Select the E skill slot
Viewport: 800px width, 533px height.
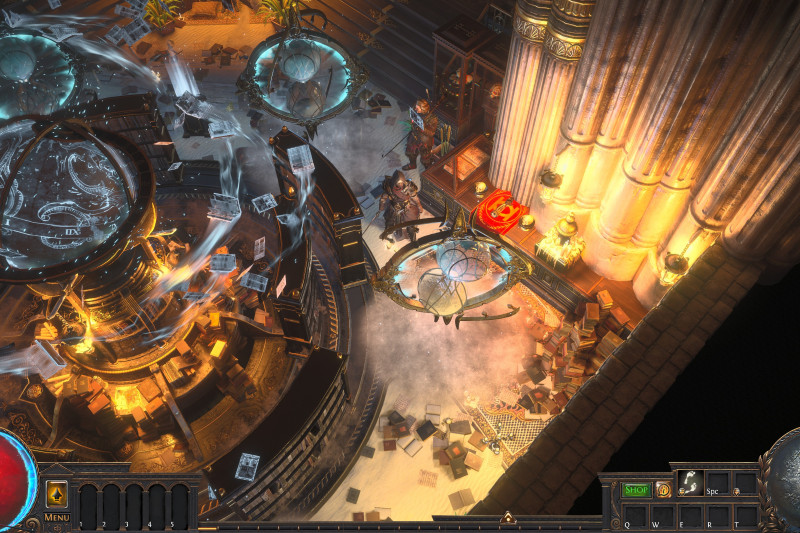689,515
